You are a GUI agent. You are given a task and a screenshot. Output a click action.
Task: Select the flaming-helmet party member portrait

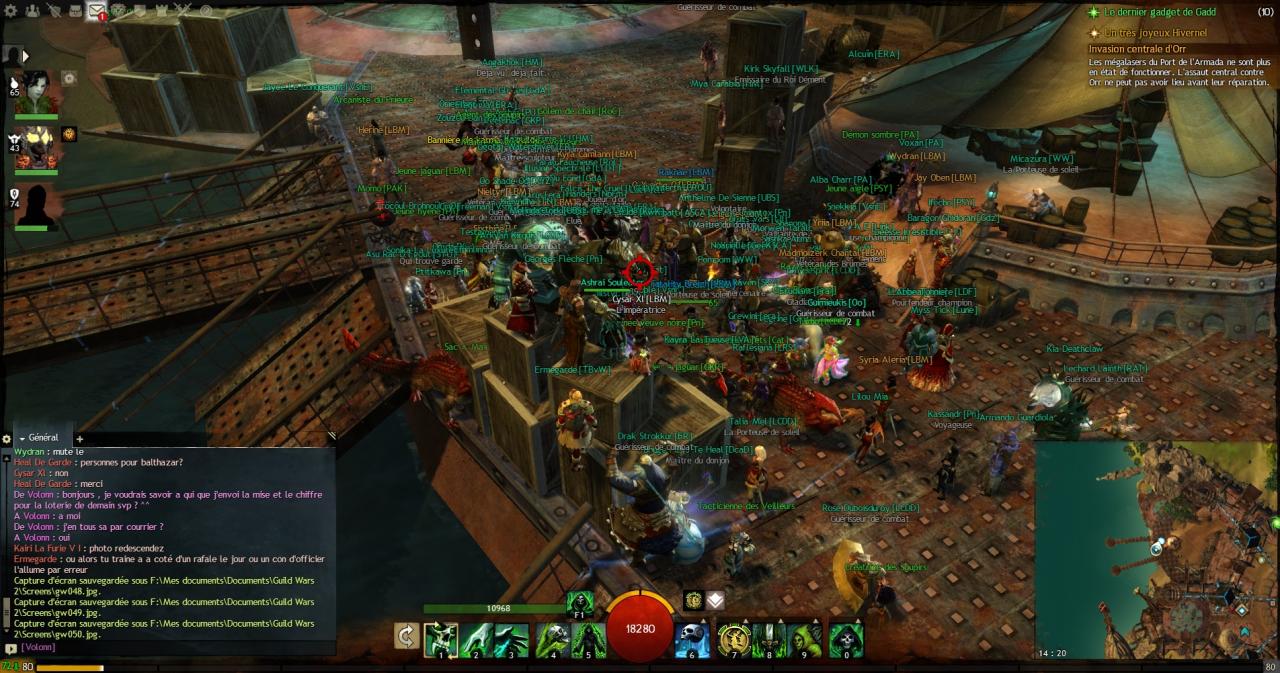[37, 146]
